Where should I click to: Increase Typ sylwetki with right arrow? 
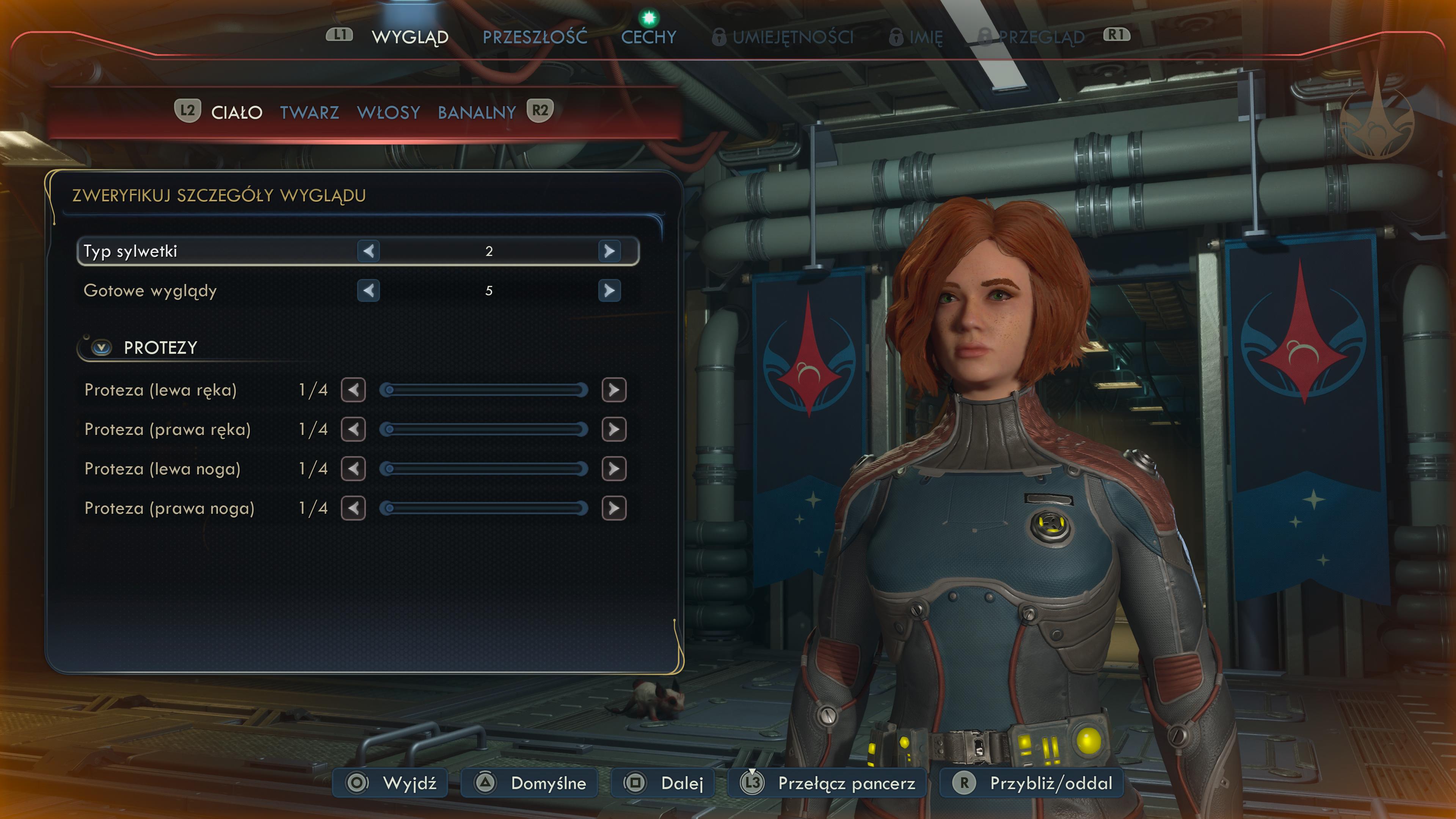pos(609,251)
